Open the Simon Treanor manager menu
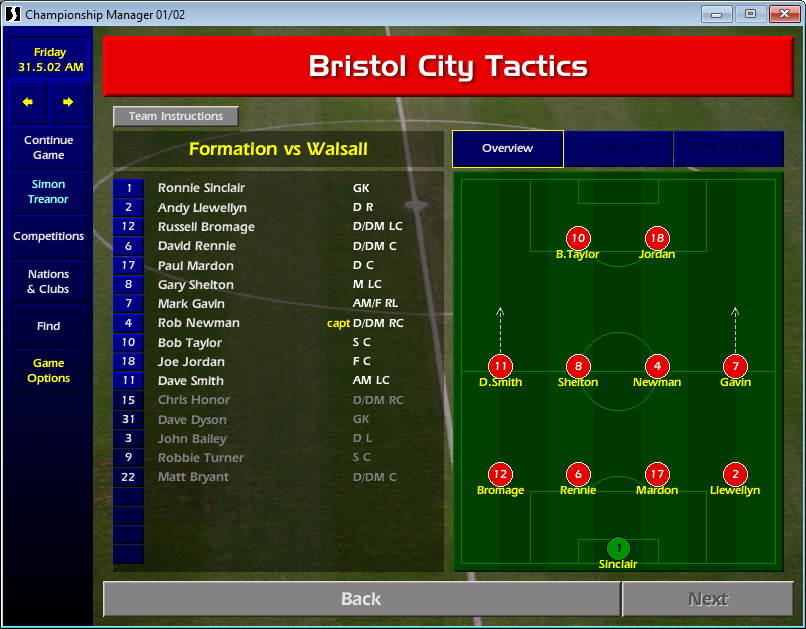Image resolution: width=806 pixels, height=629 pixels. (x=49, y=192)
